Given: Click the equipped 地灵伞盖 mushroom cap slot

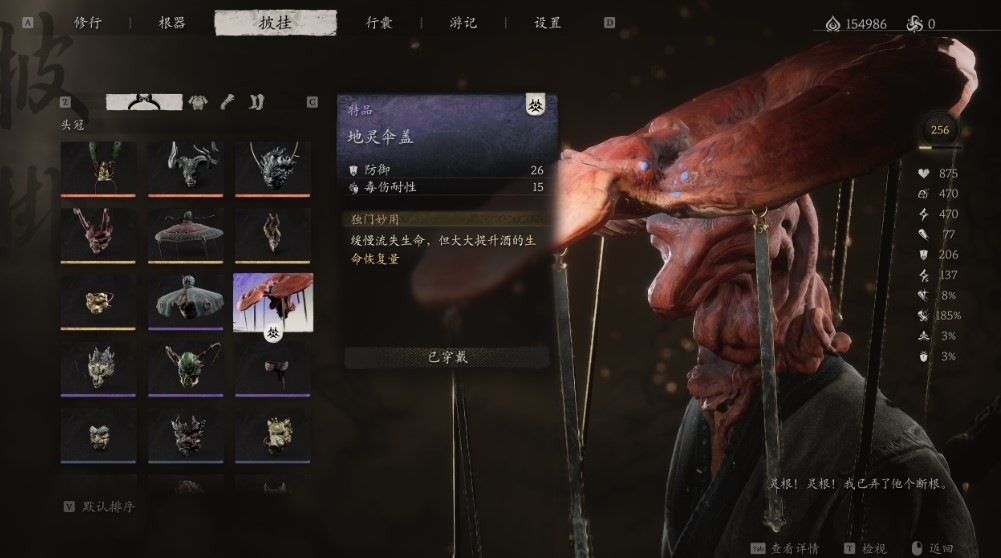Looking at the screenshot, I should click(273, 300).
